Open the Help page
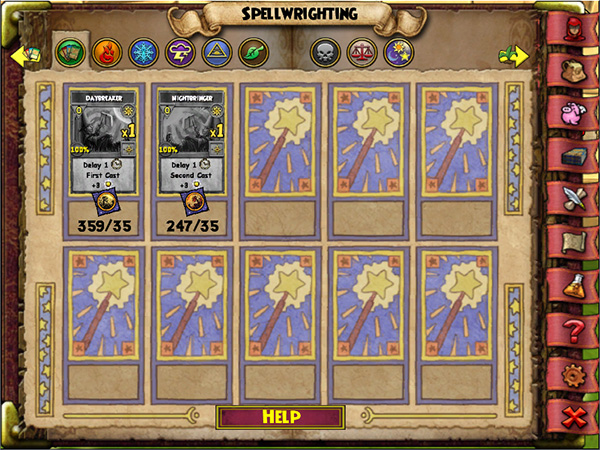Image resolution: width=600 pixels, height=450 pixels. (282, 417)
